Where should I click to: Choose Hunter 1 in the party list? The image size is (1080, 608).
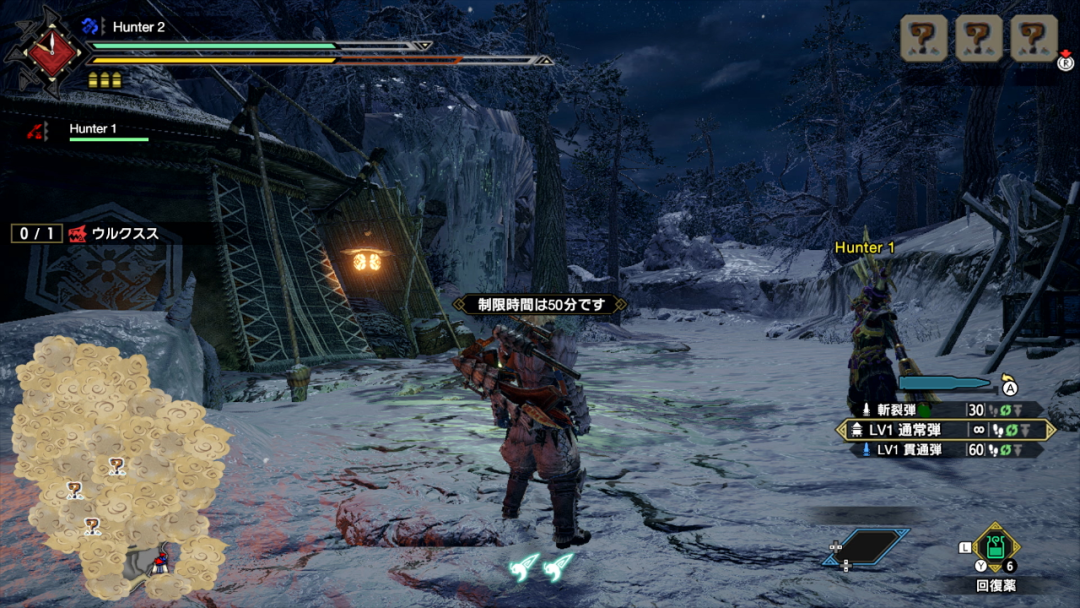92,129
